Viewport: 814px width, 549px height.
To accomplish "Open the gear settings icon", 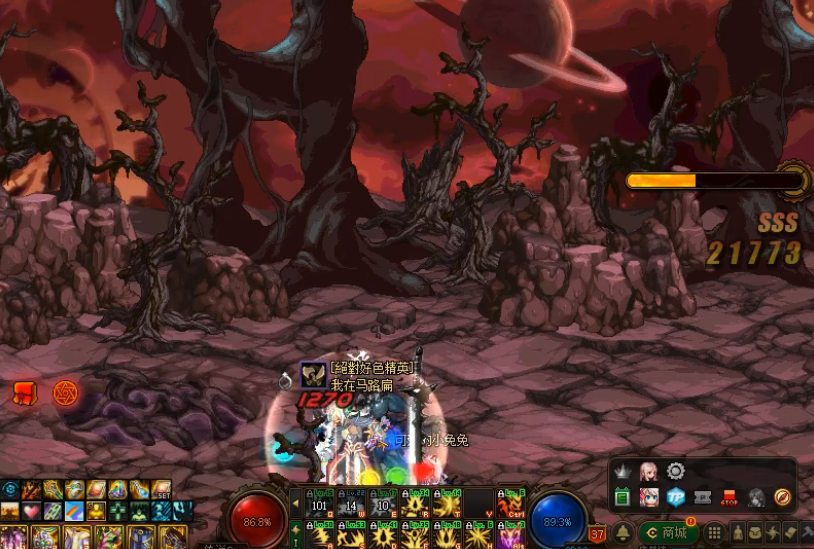I will coord(676,471).
